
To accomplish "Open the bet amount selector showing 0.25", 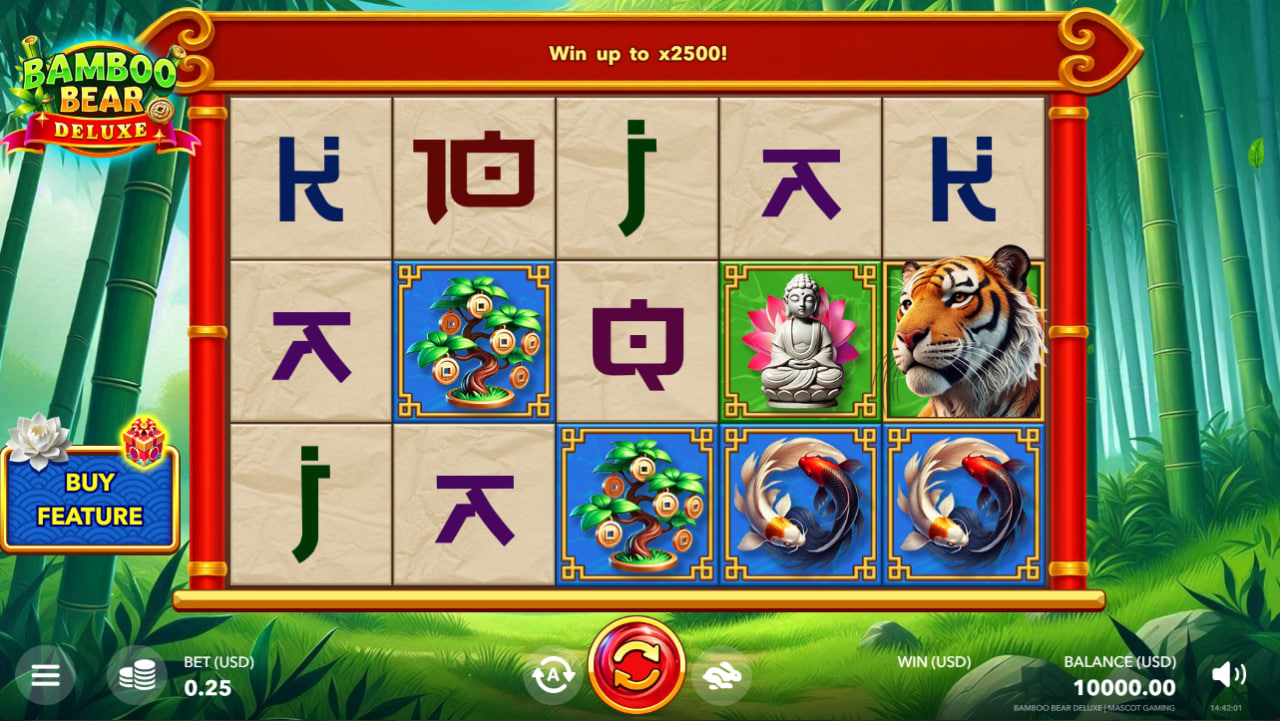I will pos(207,687).
